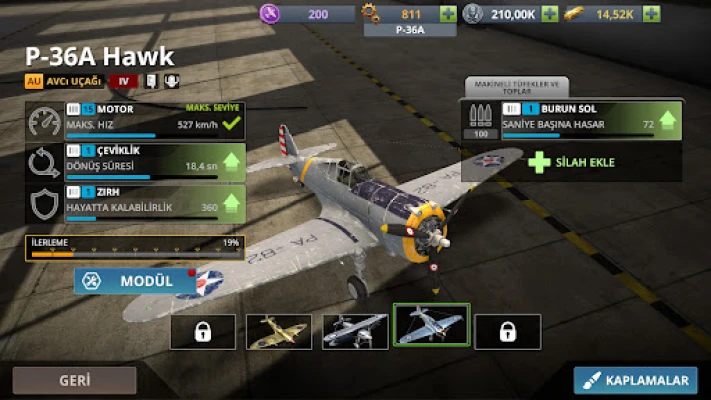Upgrade ZIRH armor with the green arrow
The height and width of the screenshot is (400, 711).
[x=231, y=203]
